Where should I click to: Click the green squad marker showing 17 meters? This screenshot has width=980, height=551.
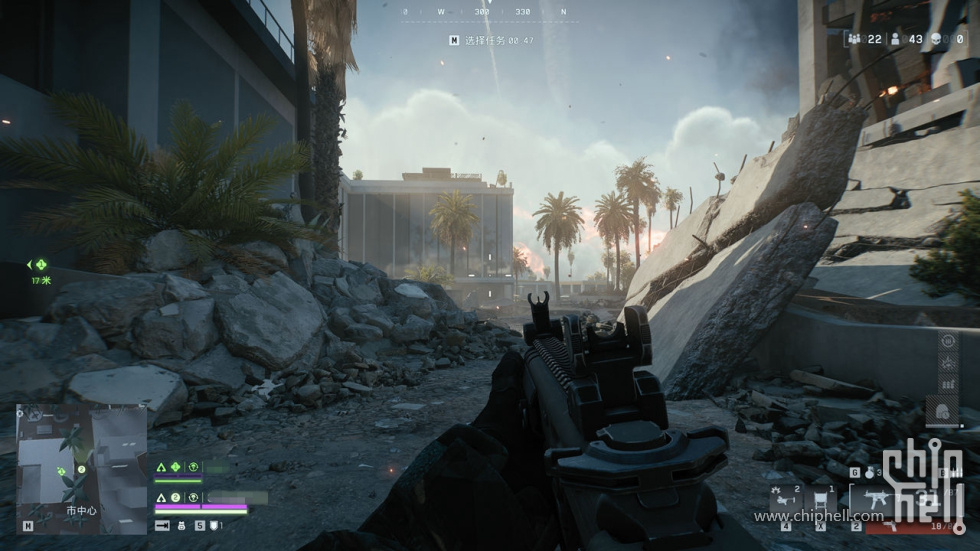[39, 265]
